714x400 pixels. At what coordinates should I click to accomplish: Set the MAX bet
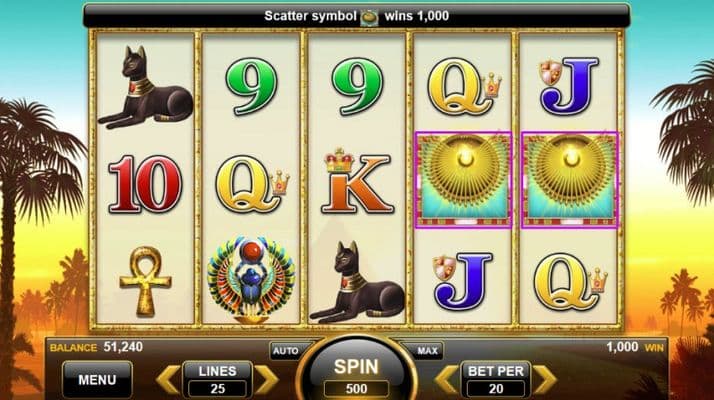(427, 352)
